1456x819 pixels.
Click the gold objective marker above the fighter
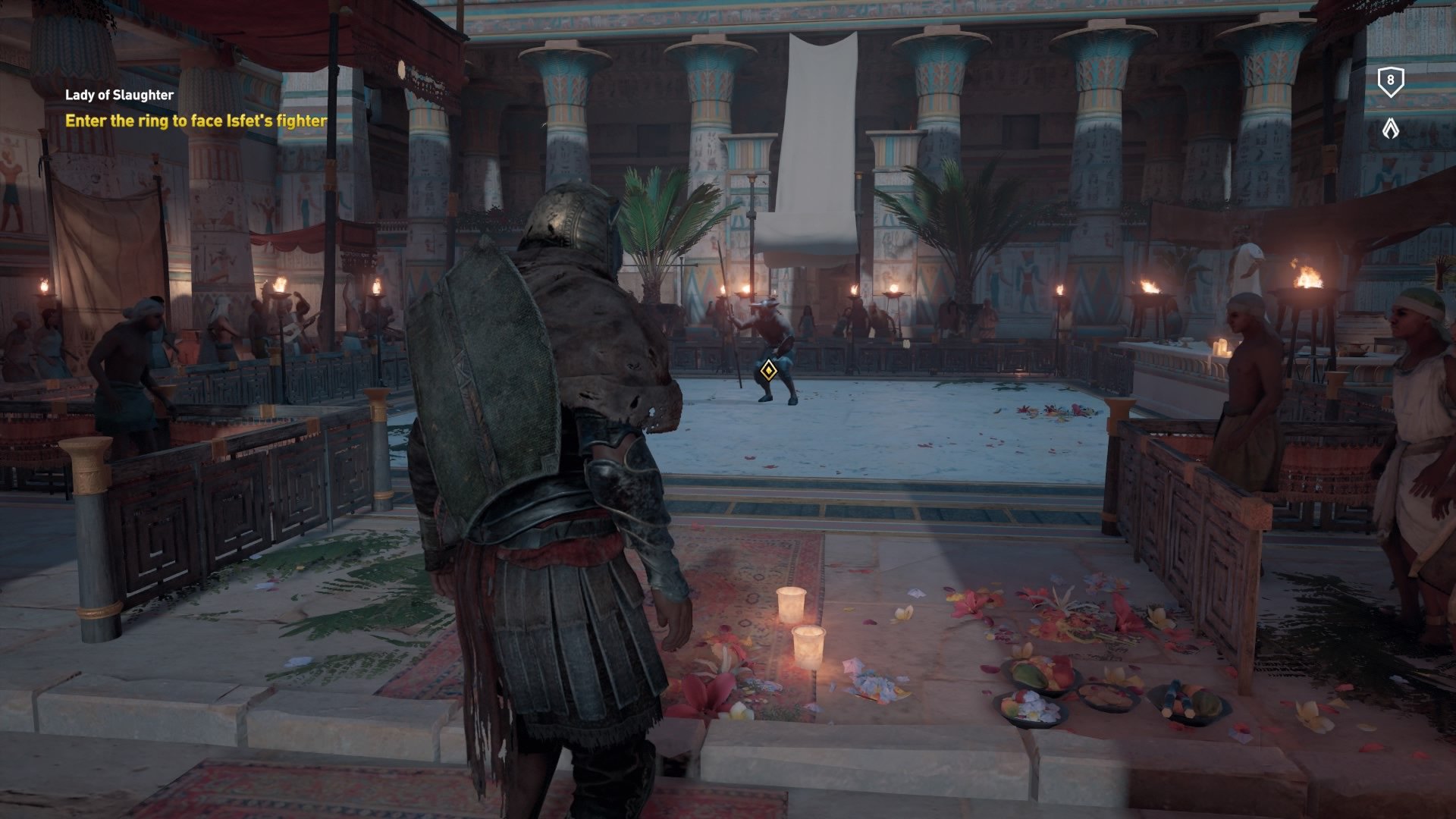[x=768, y=369]
